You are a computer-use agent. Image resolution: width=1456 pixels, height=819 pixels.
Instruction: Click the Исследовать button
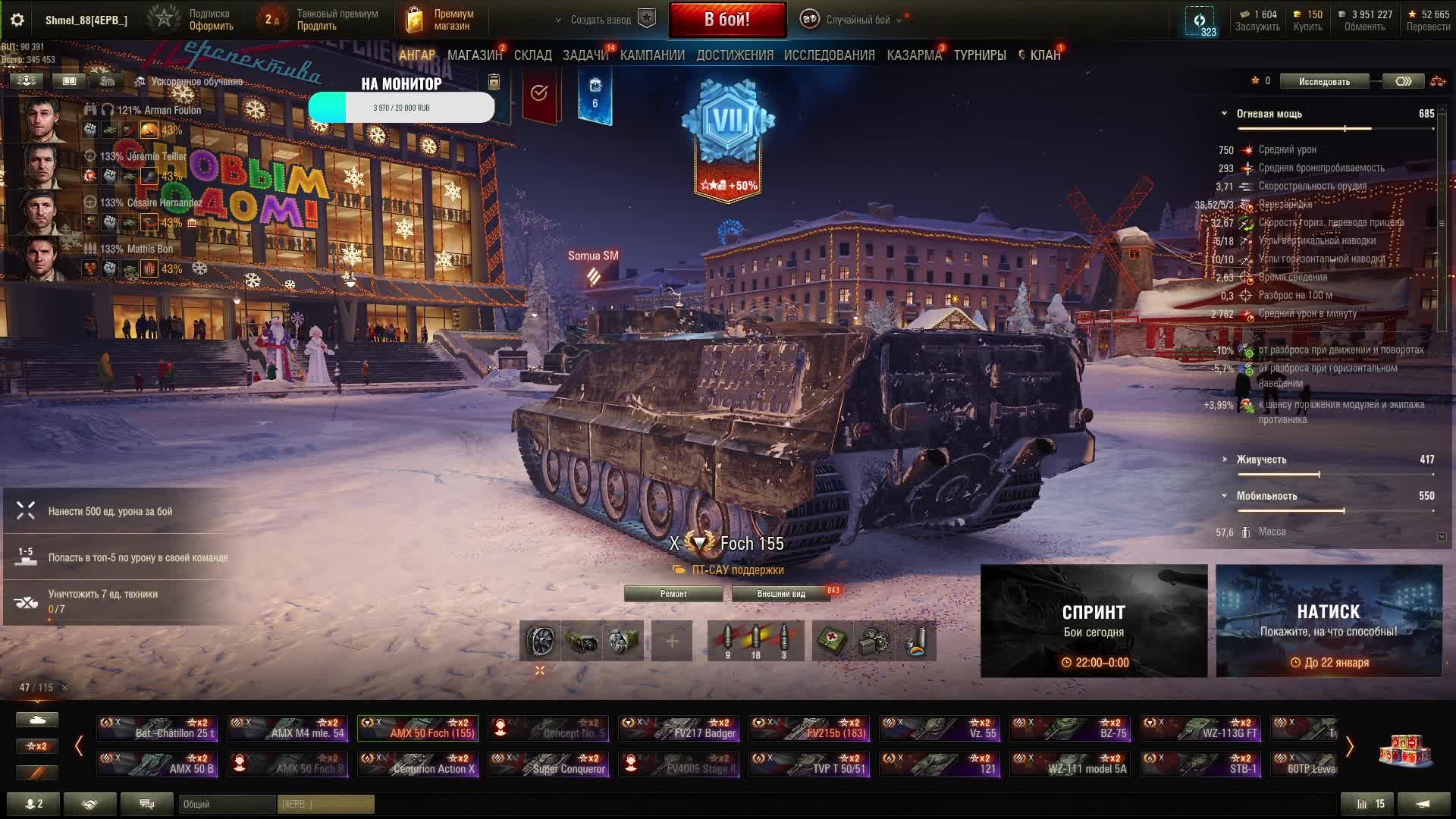(1324, 81)
